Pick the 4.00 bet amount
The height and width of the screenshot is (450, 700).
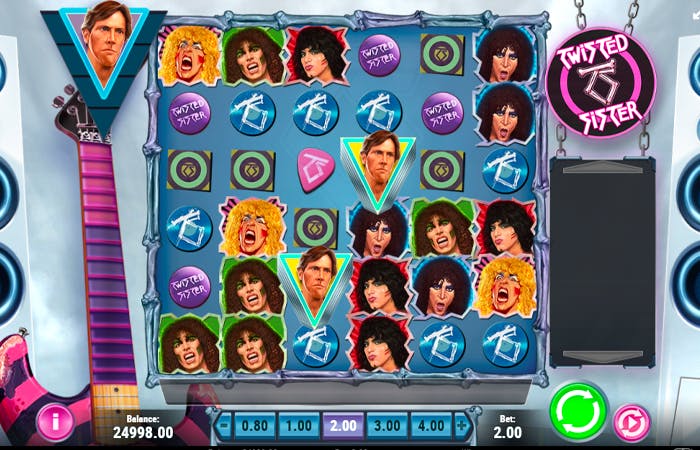[x=431, y=425]
